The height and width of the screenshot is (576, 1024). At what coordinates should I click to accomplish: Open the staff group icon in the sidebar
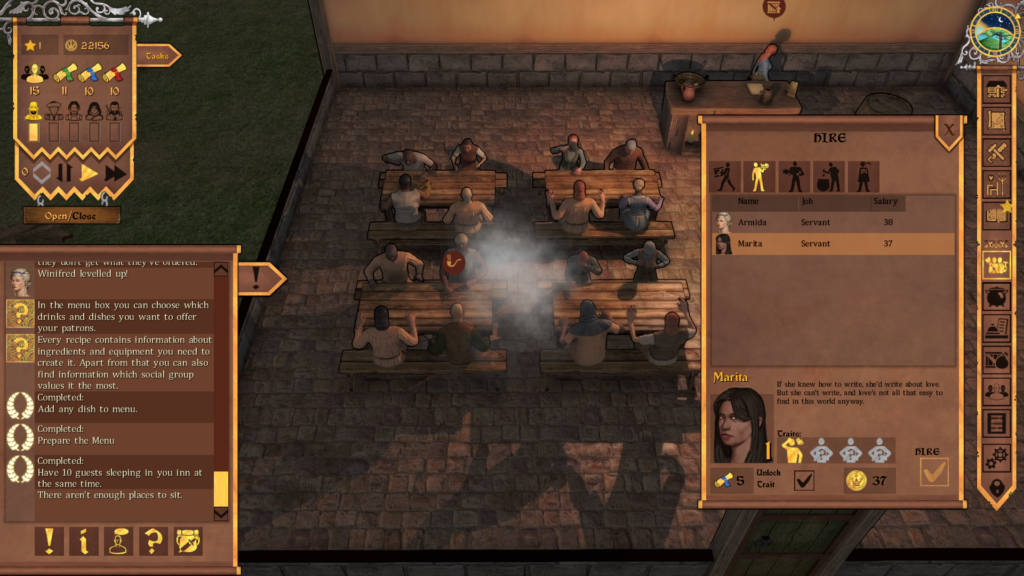tap(996, 265)
